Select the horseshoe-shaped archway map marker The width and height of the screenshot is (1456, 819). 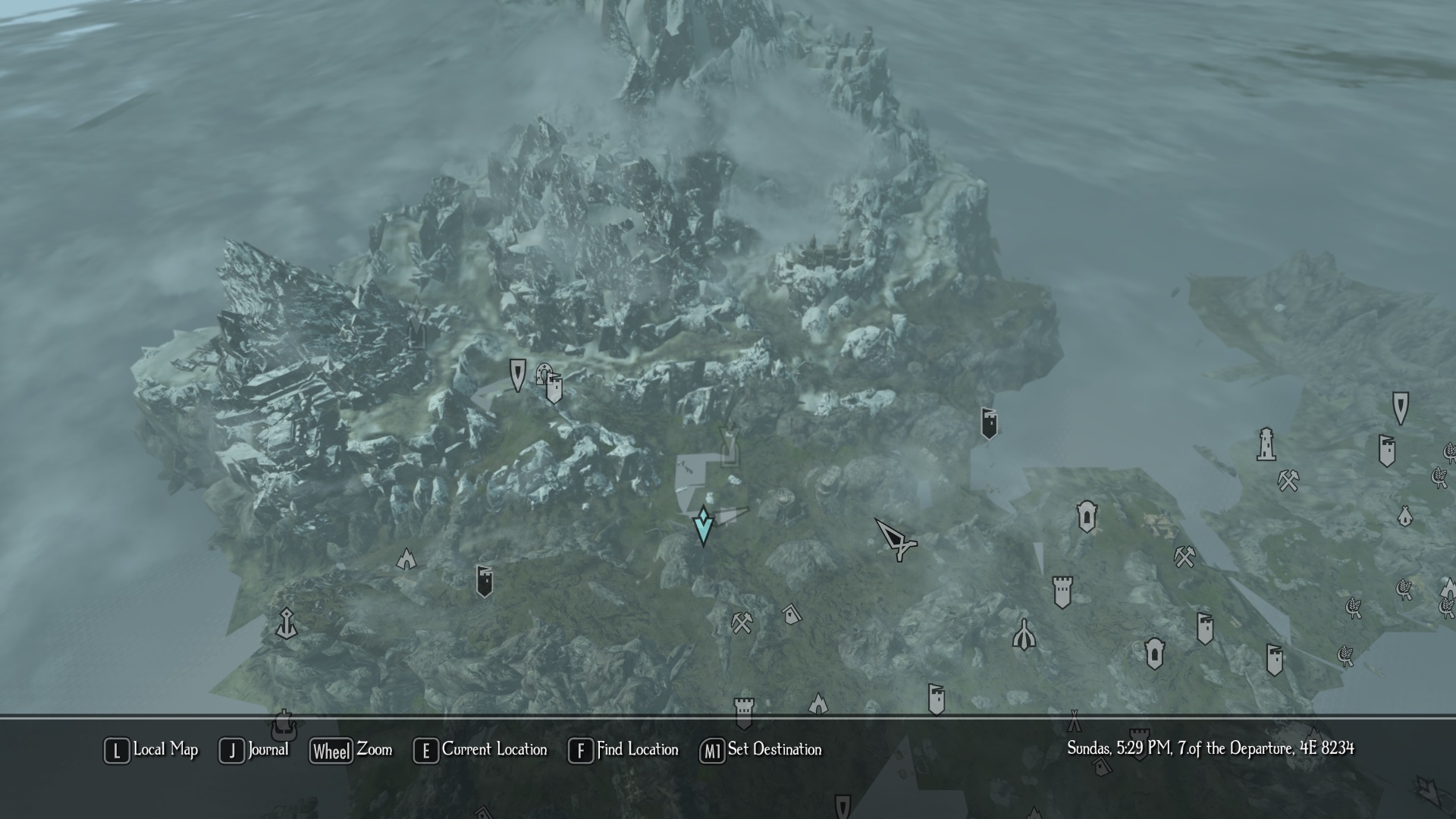tap(543, 372)
